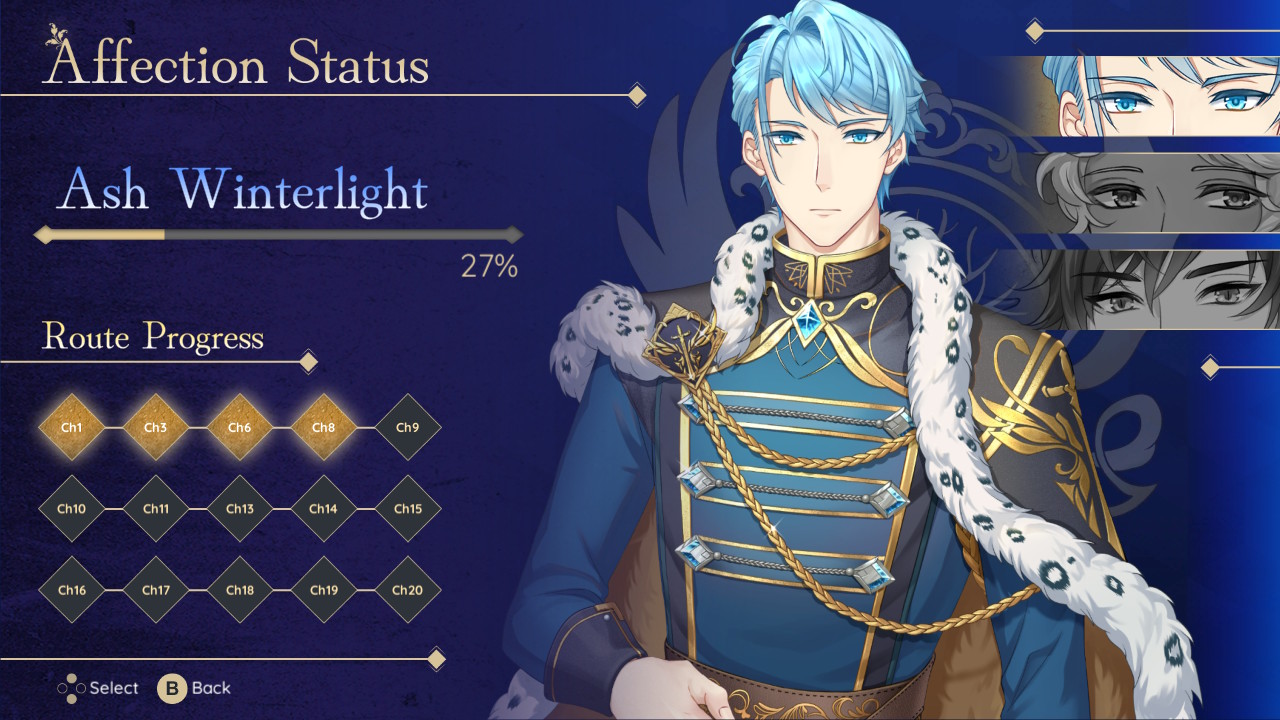Select the highlighted Ch8 diamond
Image resolution: width=1280 pixels, height=720 pixels.
[x=323, y=428]
